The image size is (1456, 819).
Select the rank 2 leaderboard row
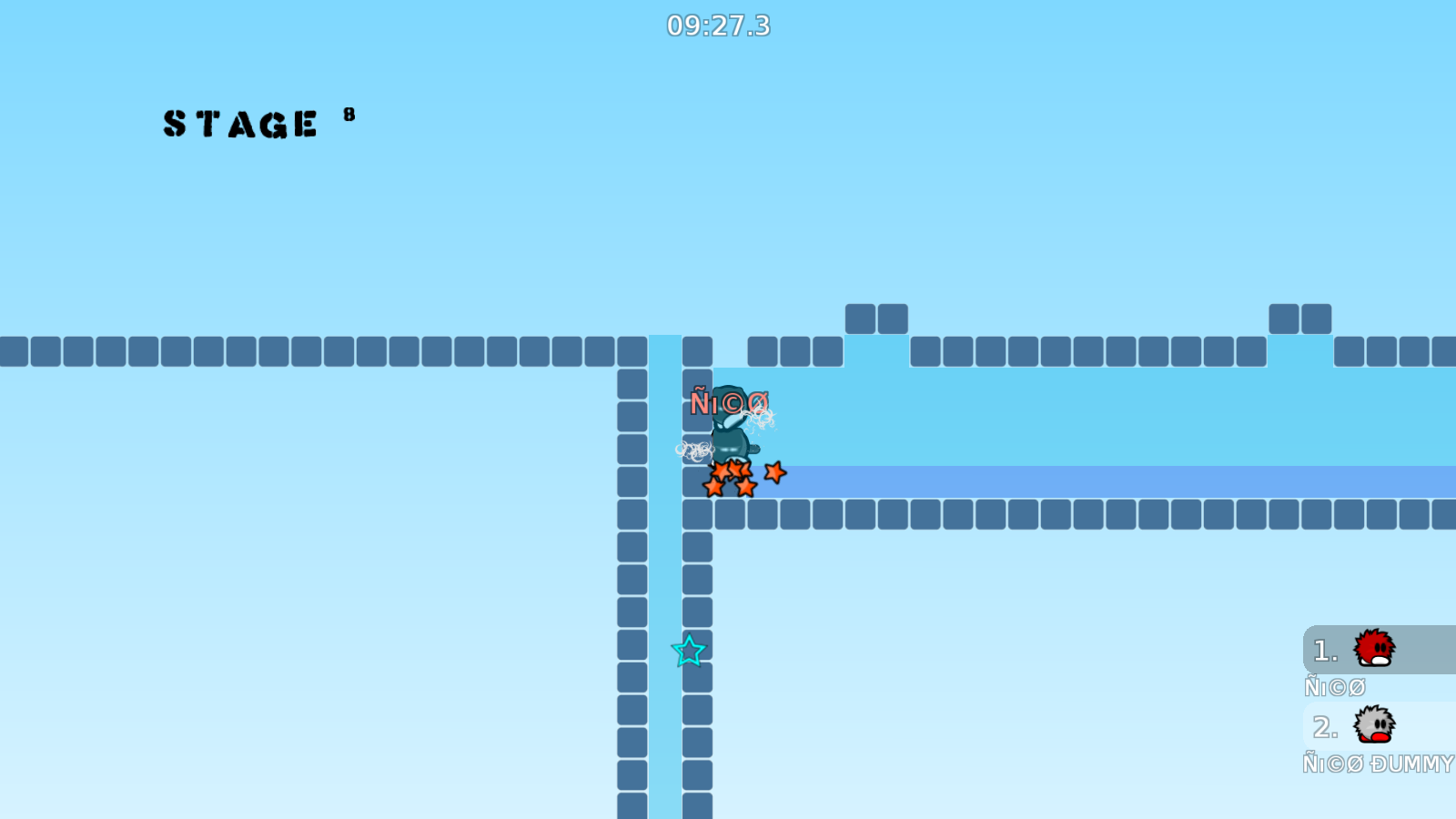coord(1374,726)
